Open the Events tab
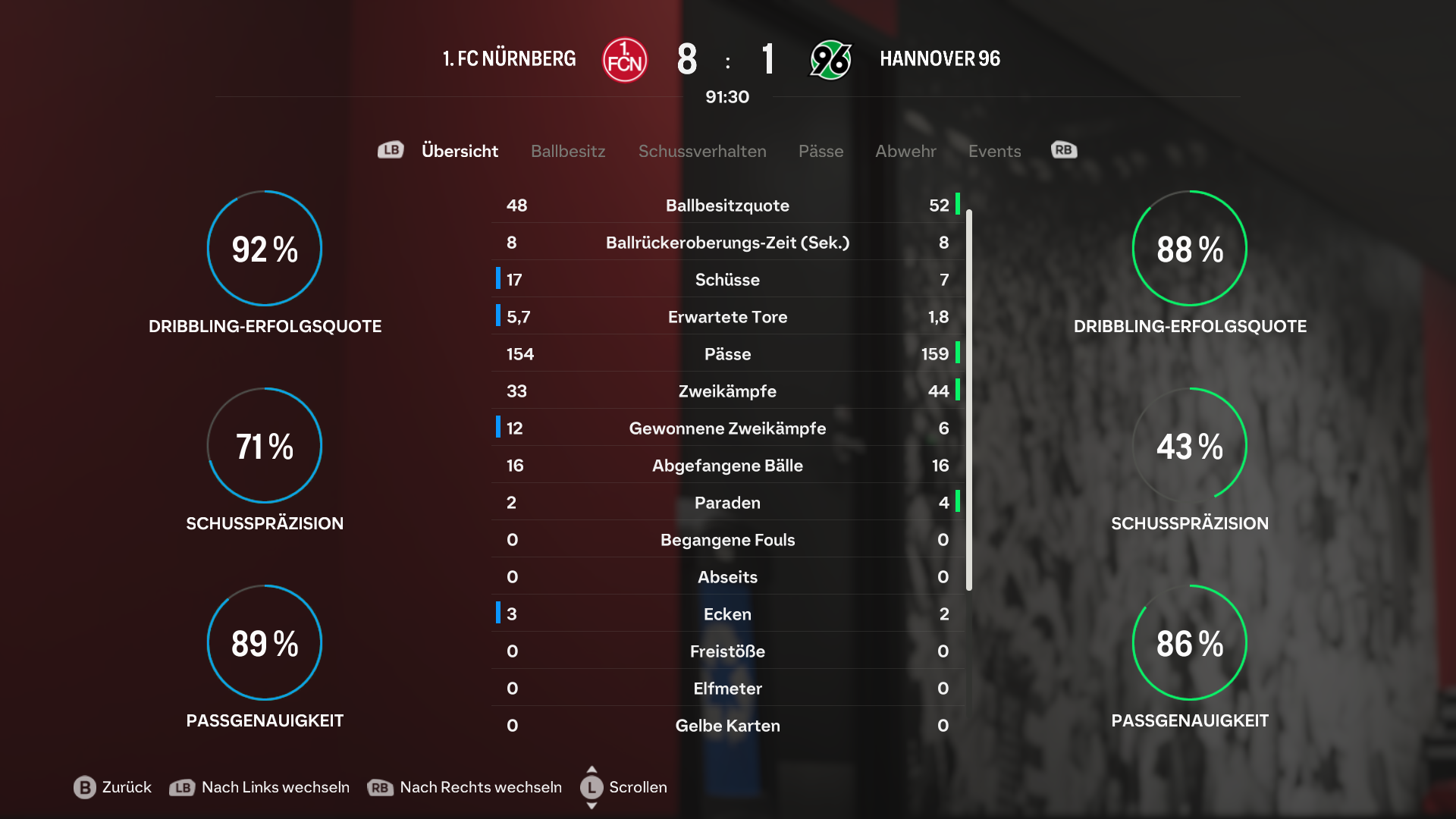Viewport: 1456px width, 819px height. click(x=994, y=151)
